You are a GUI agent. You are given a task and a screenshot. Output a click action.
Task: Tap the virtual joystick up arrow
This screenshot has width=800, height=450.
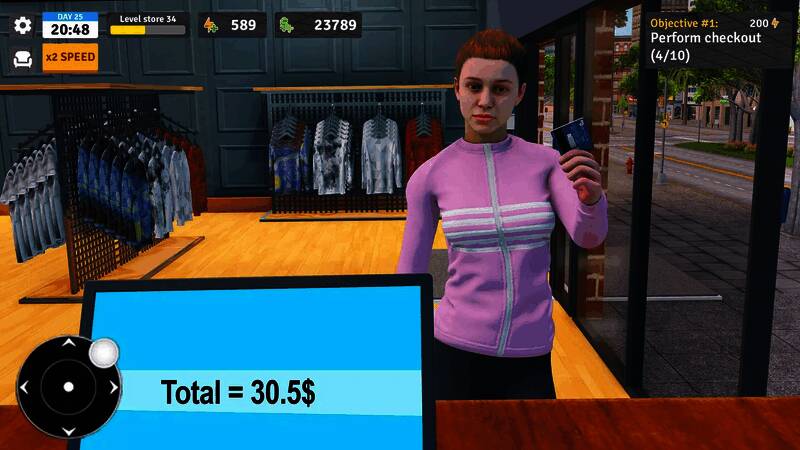pos(68,343)
